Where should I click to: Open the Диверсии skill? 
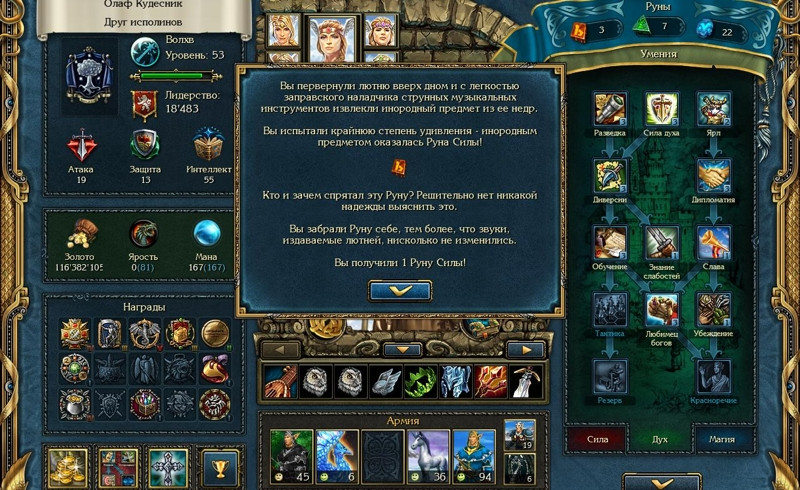coord(610,176)
